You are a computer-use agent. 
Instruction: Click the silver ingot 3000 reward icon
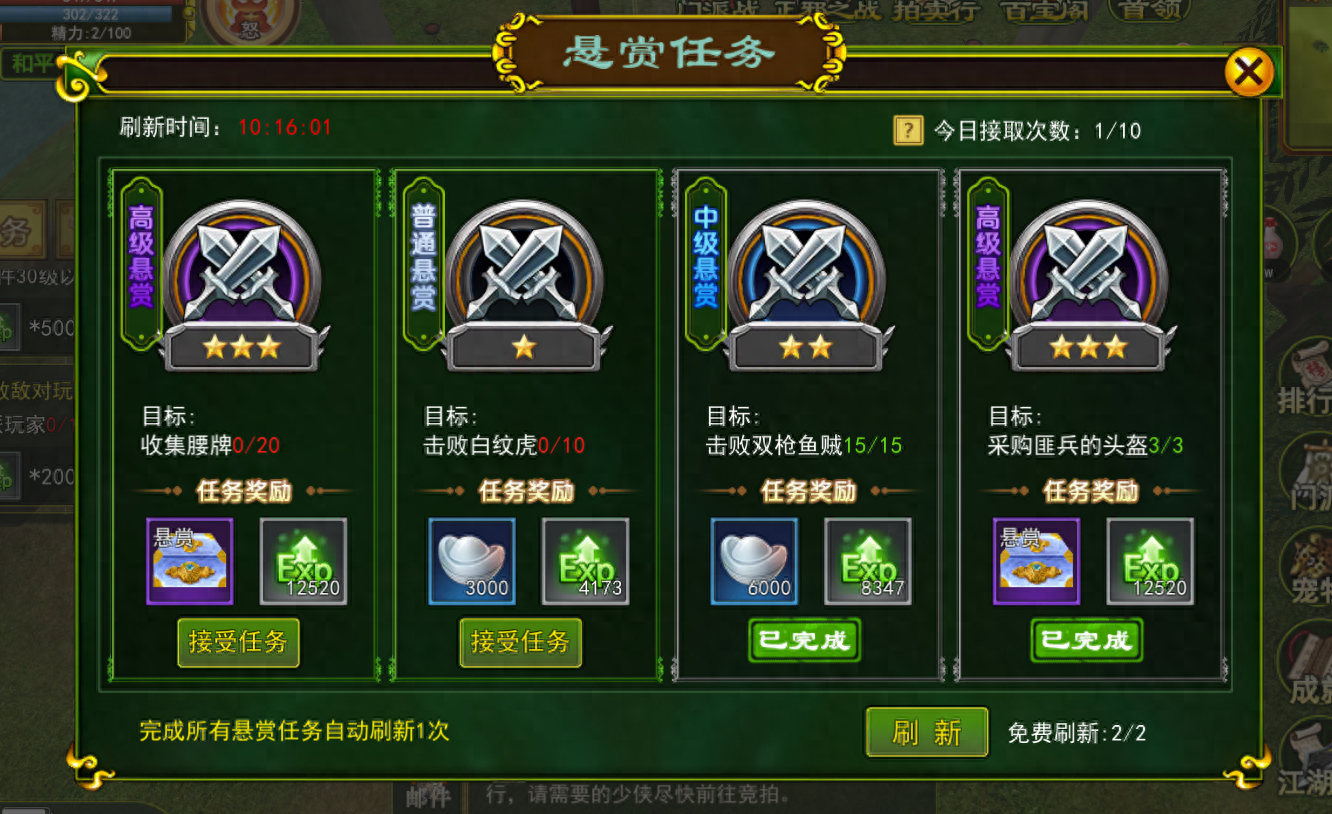(471, 560)
